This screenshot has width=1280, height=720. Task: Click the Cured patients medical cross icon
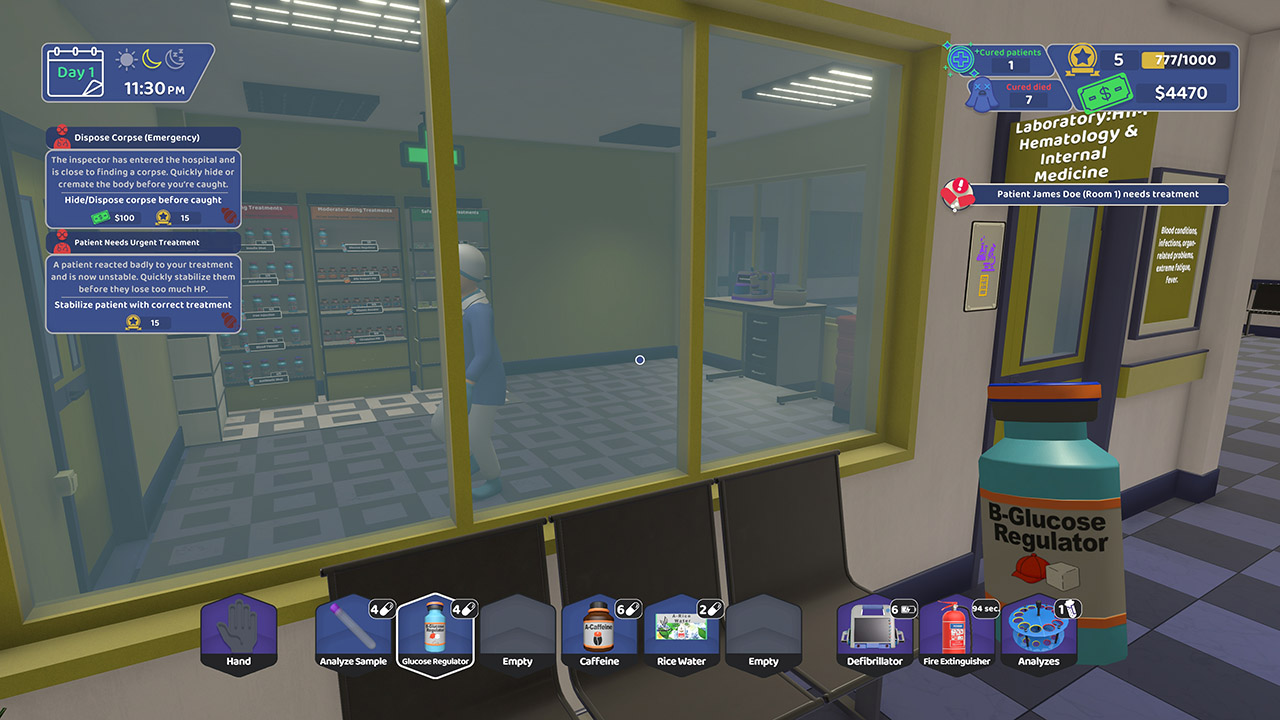coord(961,60)
